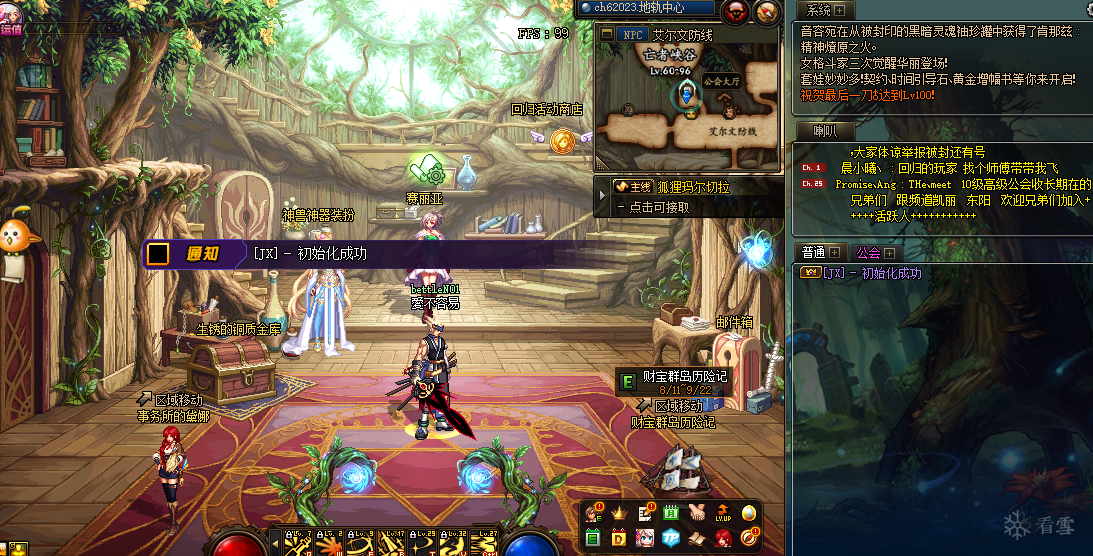This screenshot has width=1093, height=556.
Task: Switch to the 普通 chat tab
Action: point(813,252)
